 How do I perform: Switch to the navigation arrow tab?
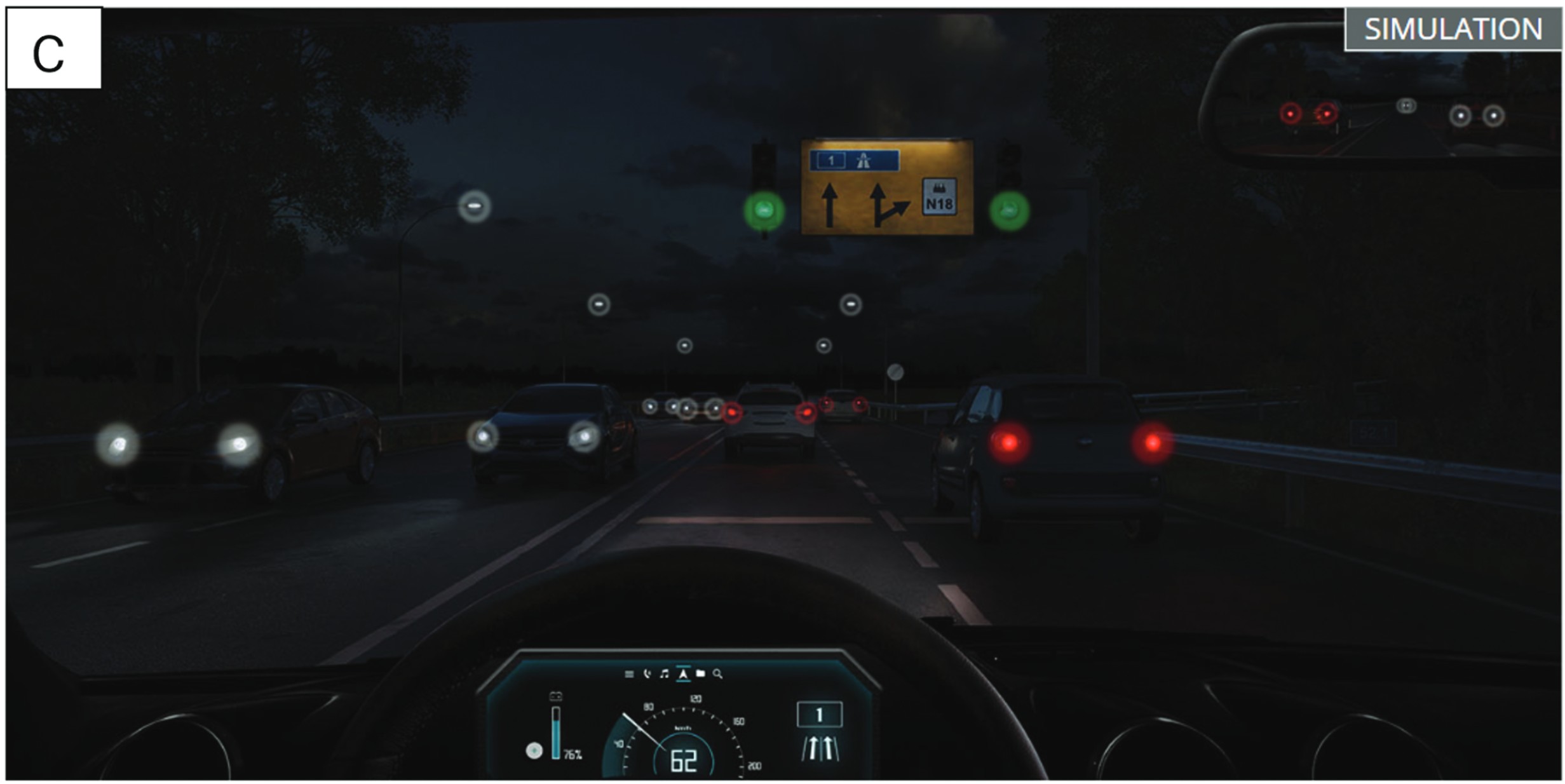point(683,673)
